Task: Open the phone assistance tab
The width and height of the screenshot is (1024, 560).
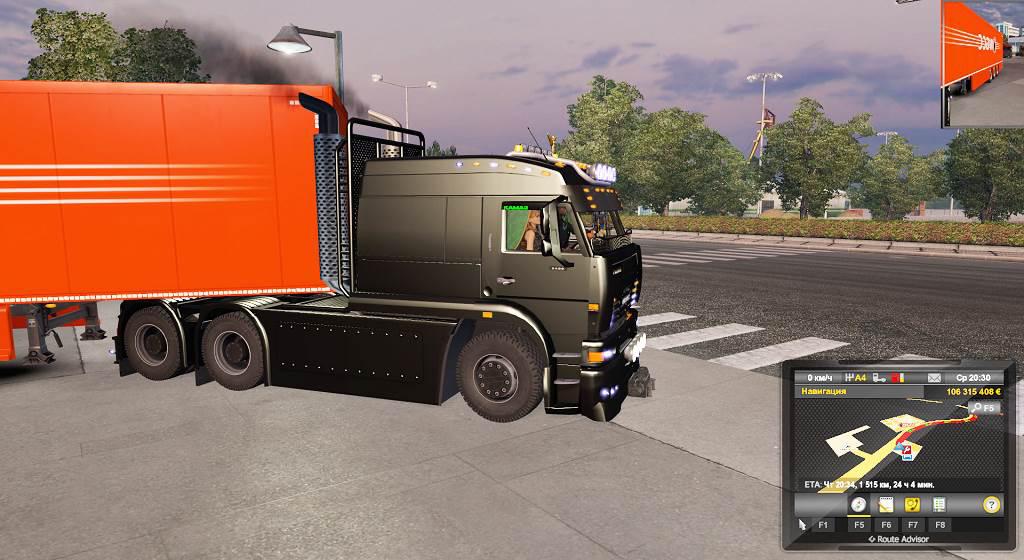Action: (912, 505)
